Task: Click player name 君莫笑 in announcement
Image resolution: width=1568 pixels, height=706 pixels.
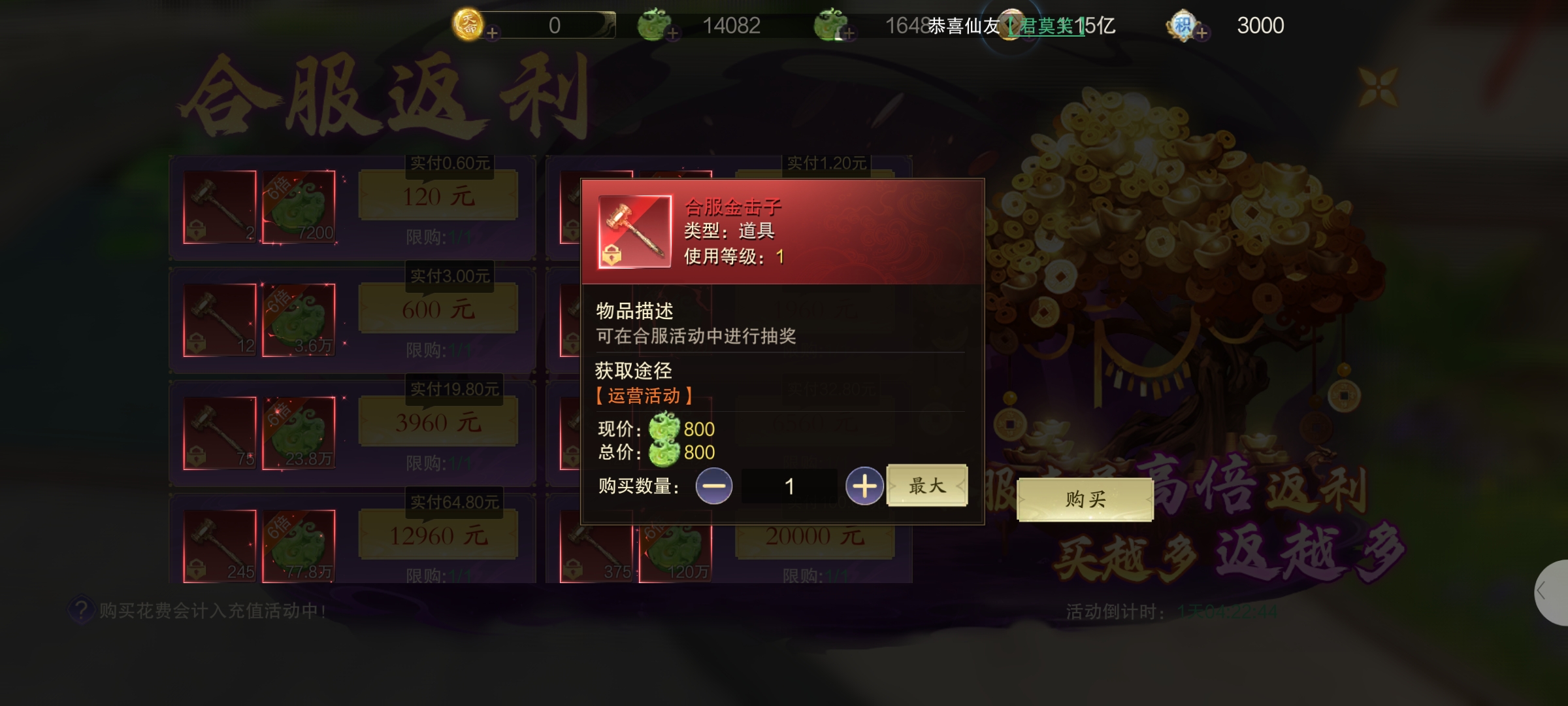Action: (x=1047, y=26)
